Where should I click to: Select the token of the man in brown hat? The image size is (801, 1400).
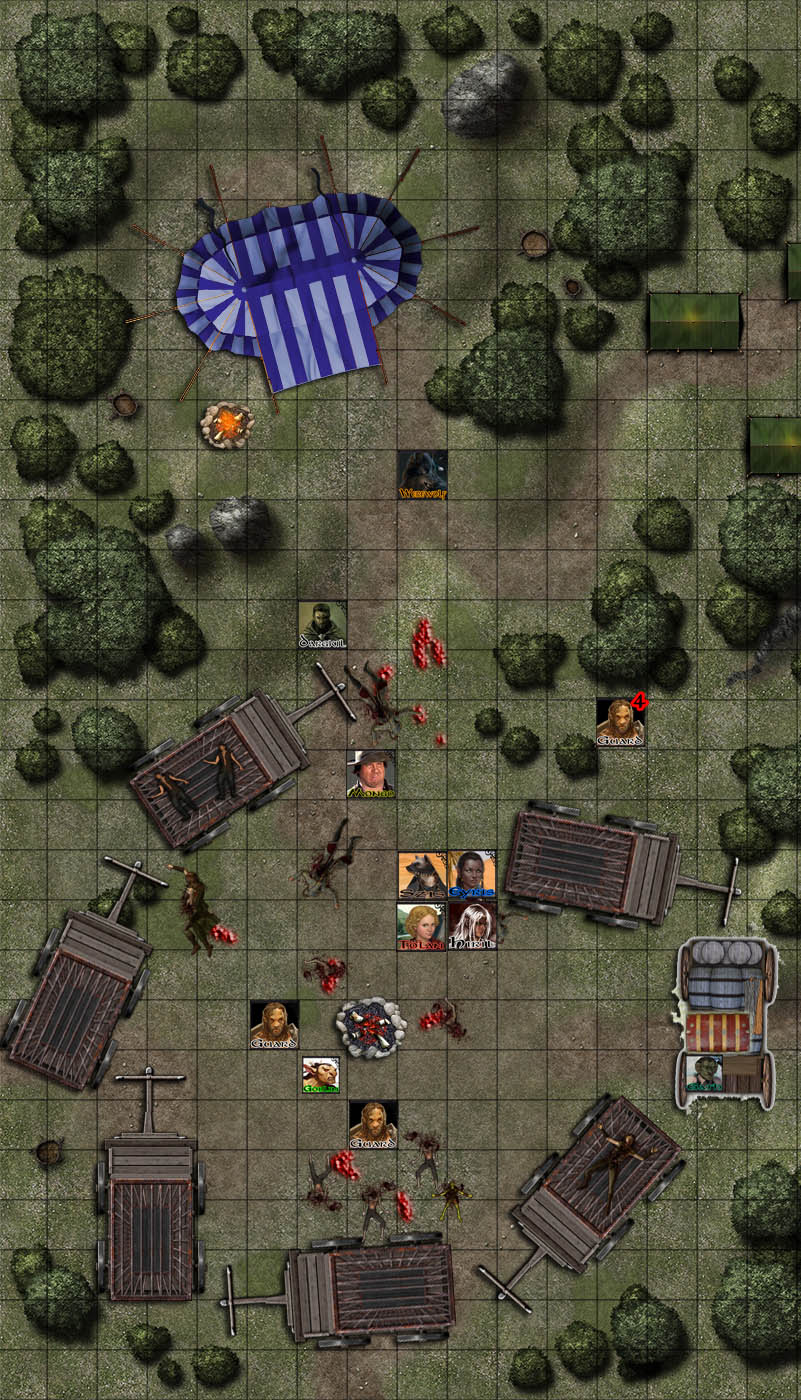[371, 774]
